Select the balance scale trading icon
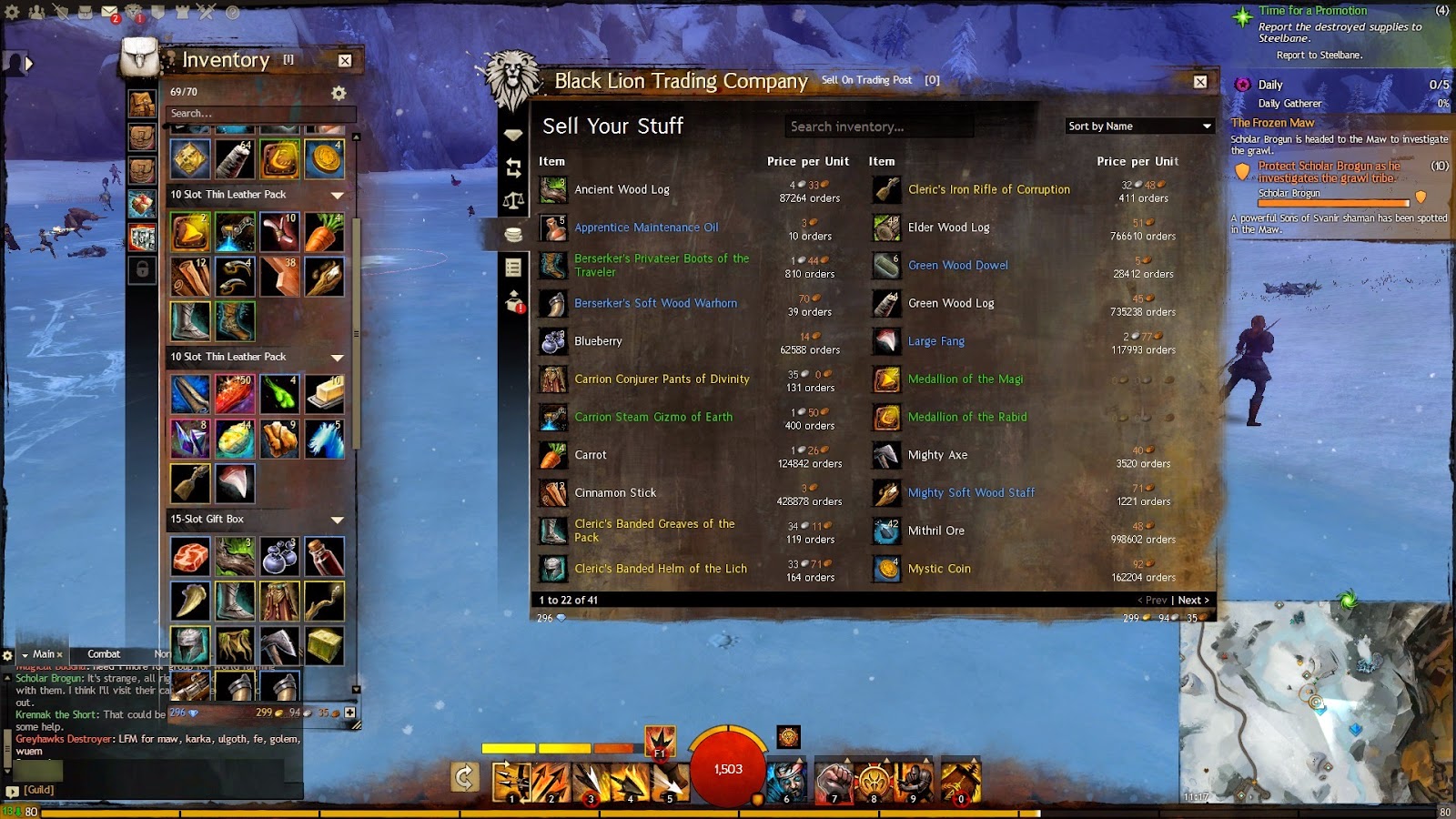Viewport: 1456px width, 819px height. [513, 197]
